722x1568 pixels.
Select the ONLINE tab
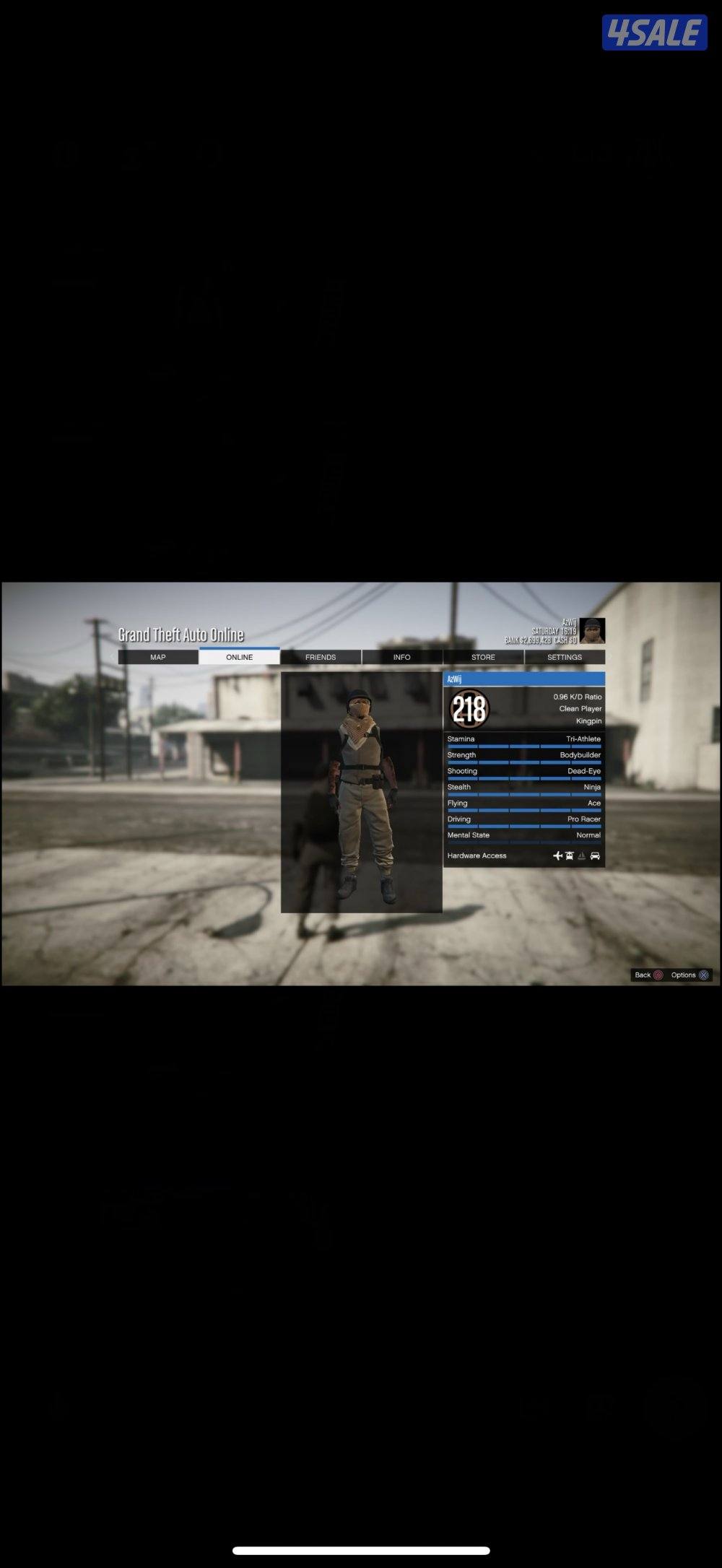click(239, 657)
